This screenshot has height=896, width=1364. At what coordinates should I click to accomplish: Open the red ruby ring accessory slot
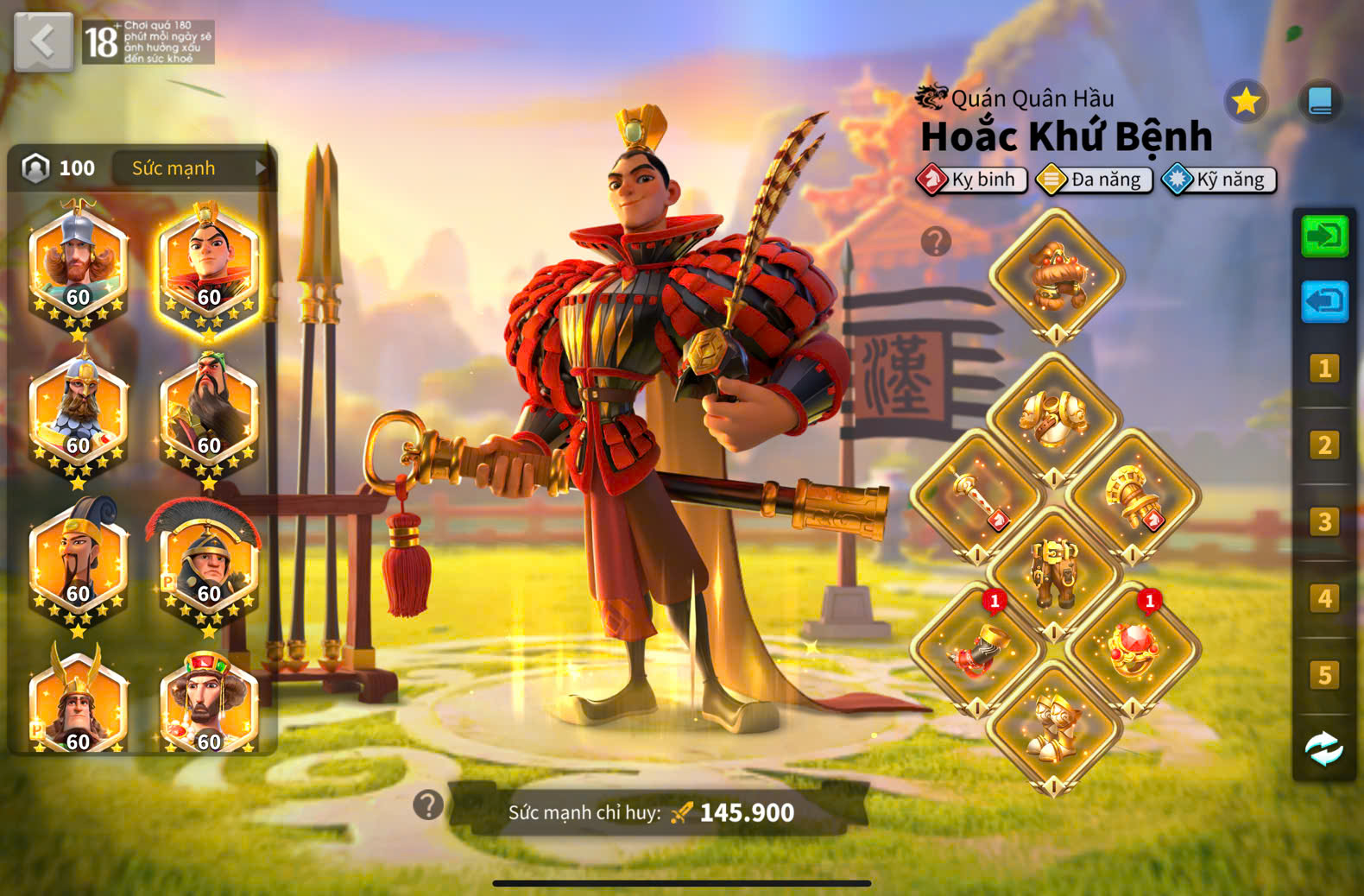[x=1132, y=649]
